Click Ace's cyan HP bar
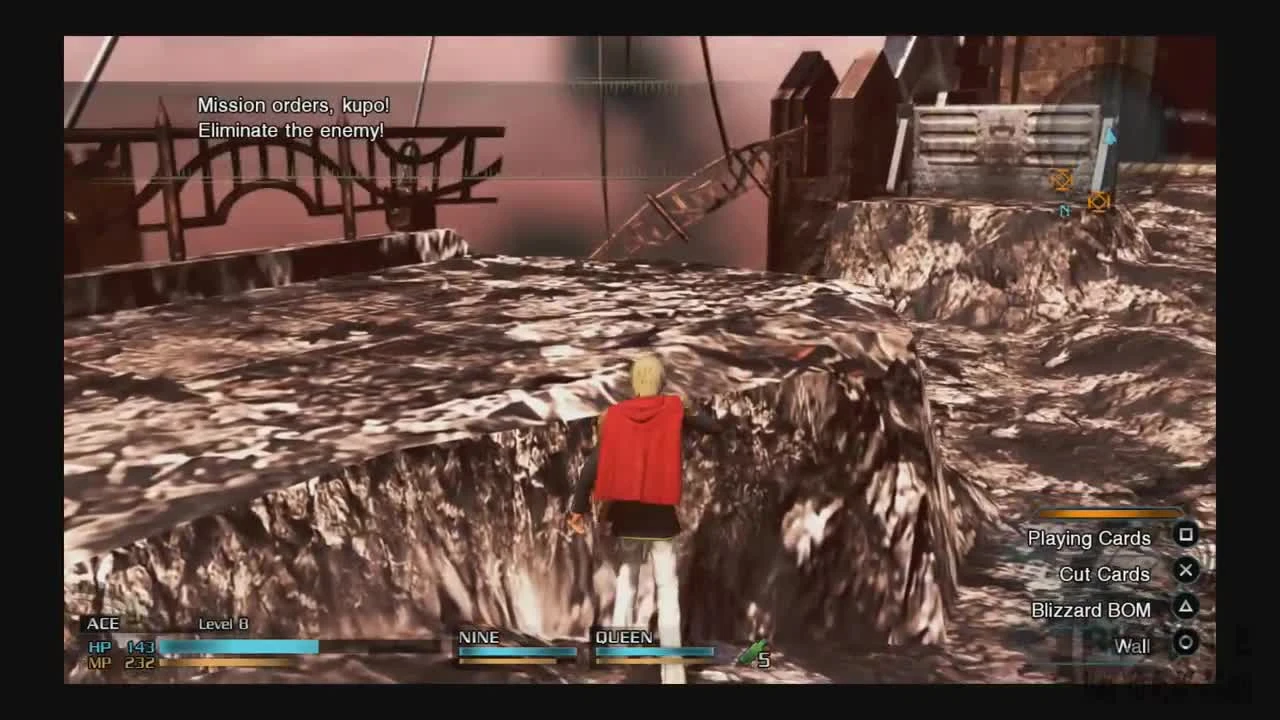This screenshot has height=720, width=1280. (x=240, y=646)
